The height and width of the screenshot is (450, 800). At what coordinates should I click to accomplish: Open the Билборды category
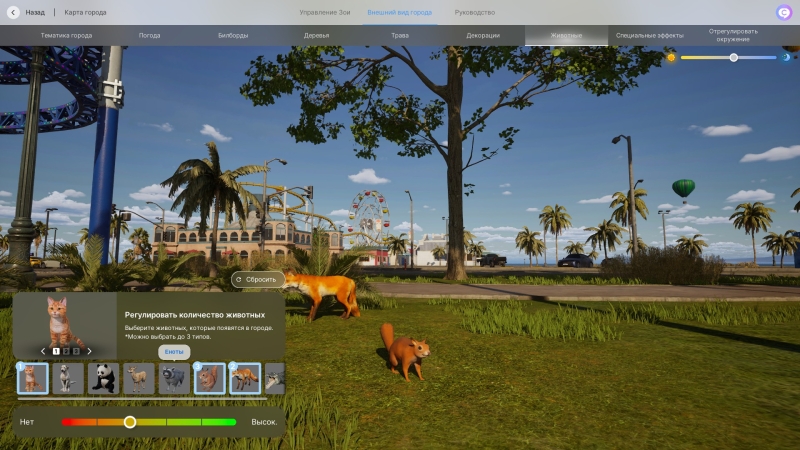pyautogui.click(x=233, y=35)
